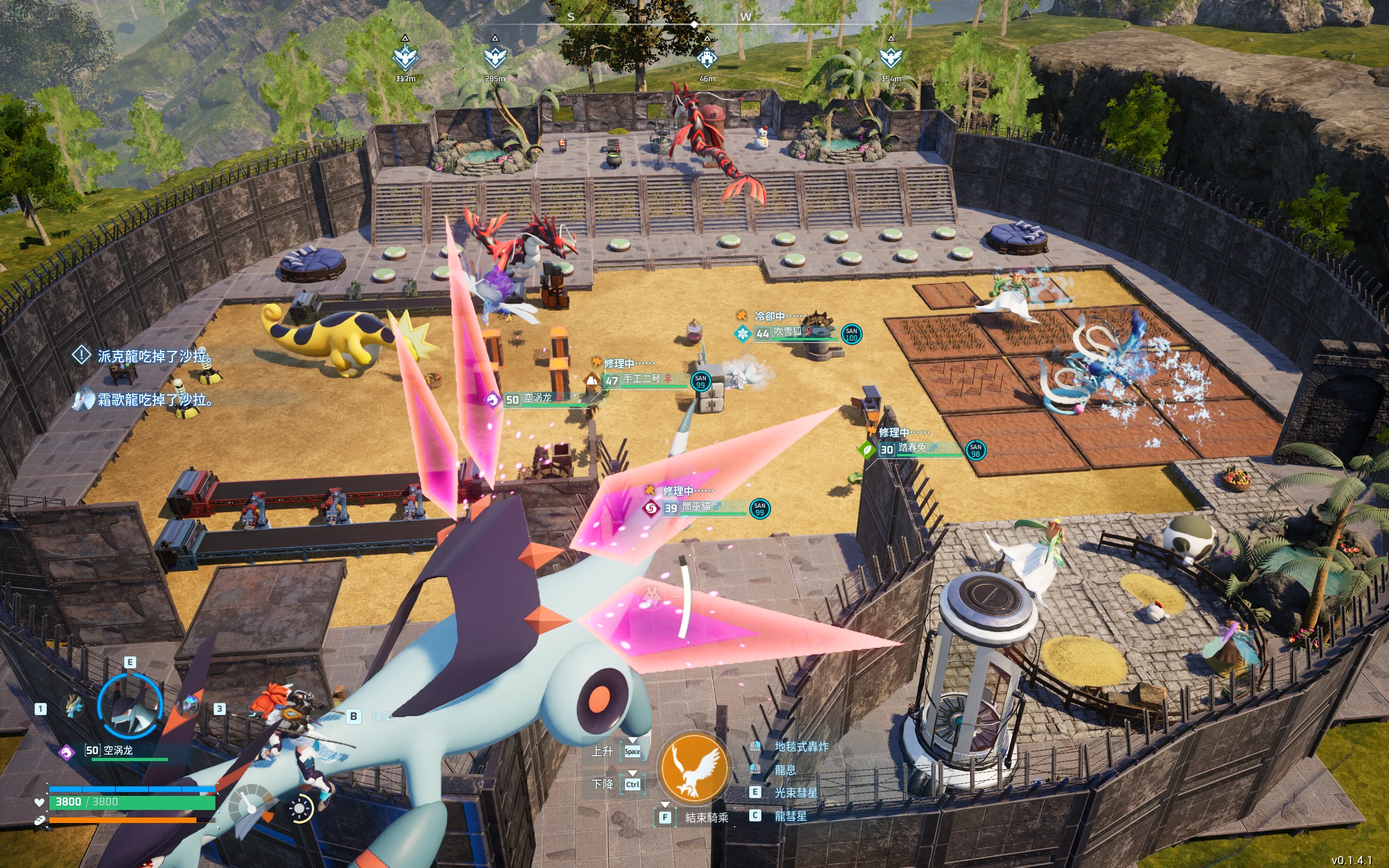Select the compass eagle marker at 154m

pyautogui.click(x=891, y=58)
